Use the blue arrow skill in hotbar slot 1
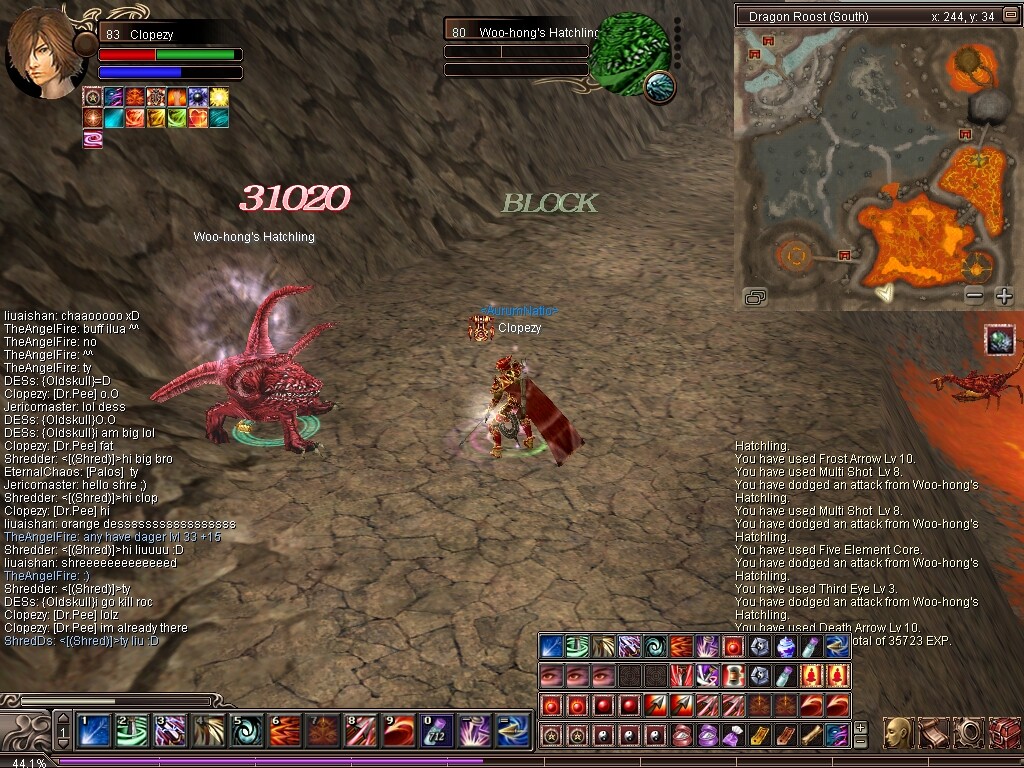The height and width of the screenshot is (768, 1024). [94, 731]
